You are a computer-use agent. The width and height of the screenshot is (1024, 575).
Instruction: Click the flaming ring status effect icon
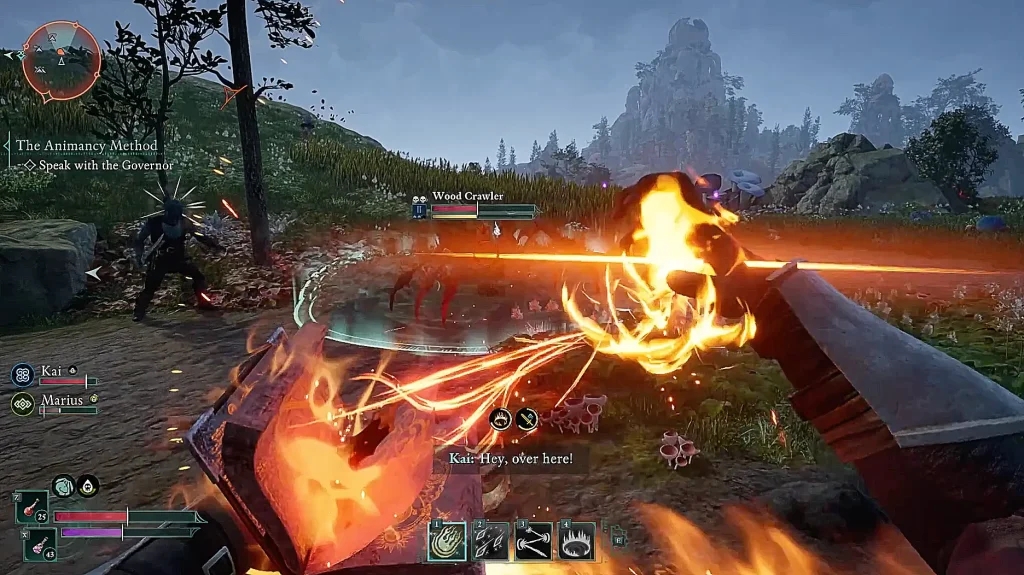pos(501,420)
